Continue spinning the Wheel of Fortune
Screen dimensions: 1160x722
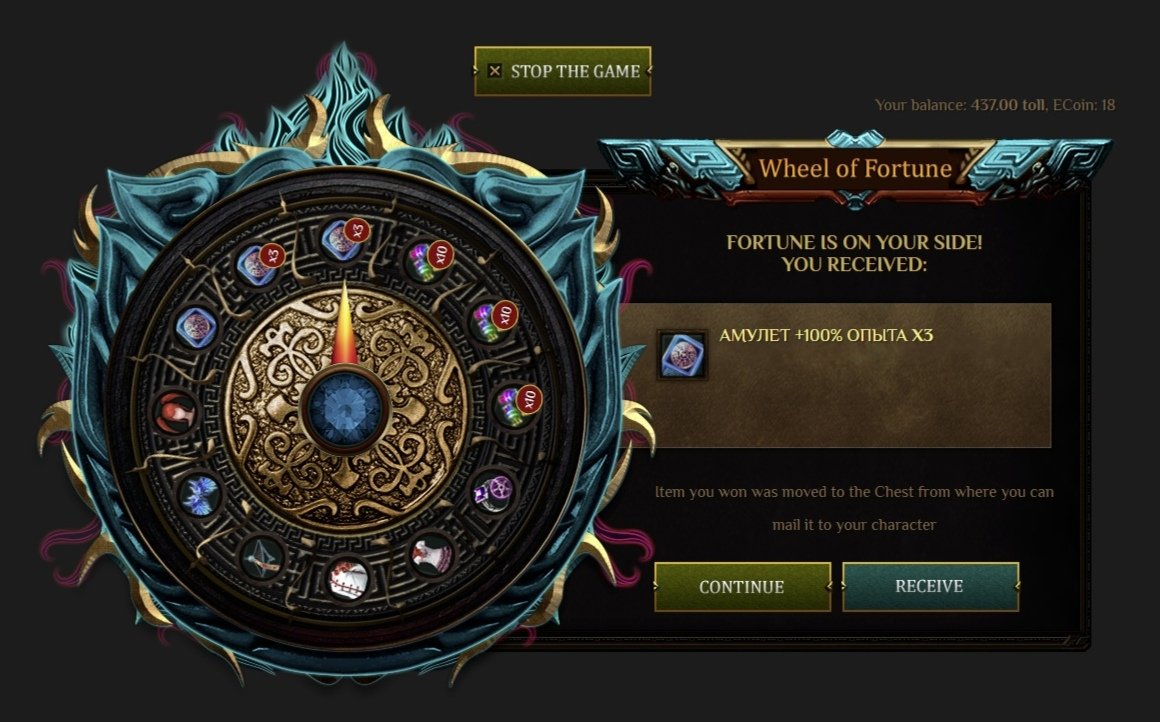pyautogui.click(x=742, y=587)
